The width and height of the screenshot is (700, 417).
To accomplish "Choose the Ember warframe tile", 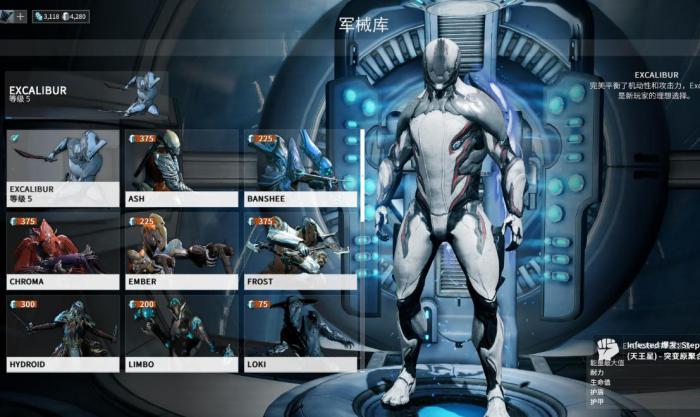I will point(180,250).
